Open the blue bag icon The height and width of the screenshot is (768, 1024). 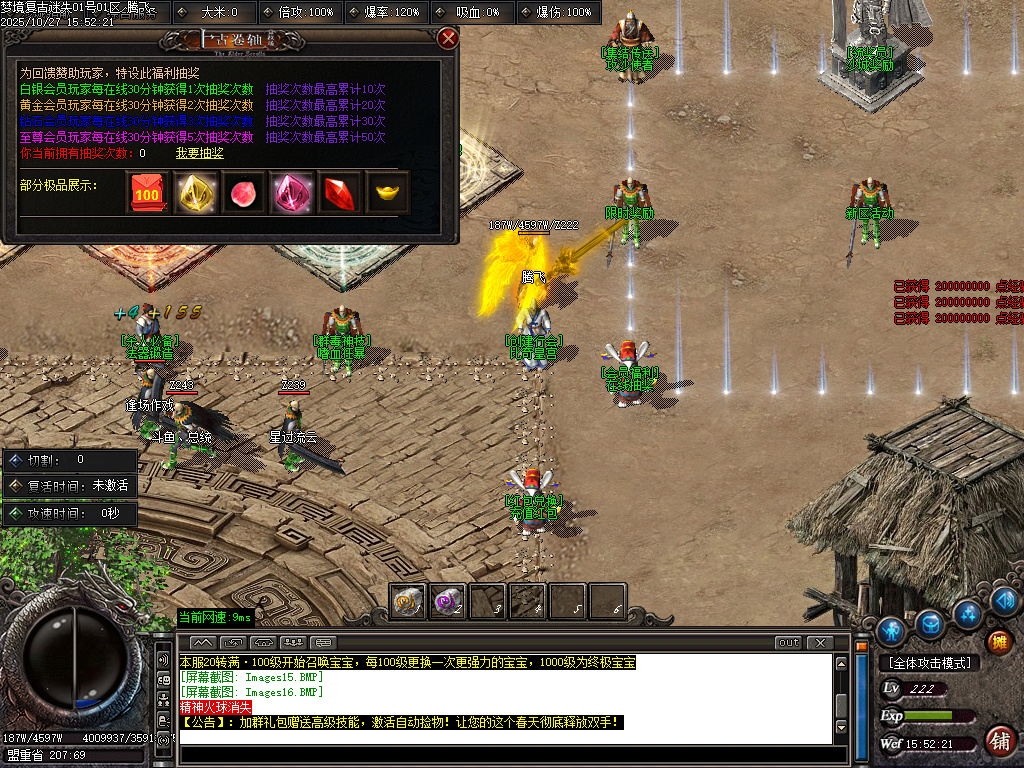point(930,624)
